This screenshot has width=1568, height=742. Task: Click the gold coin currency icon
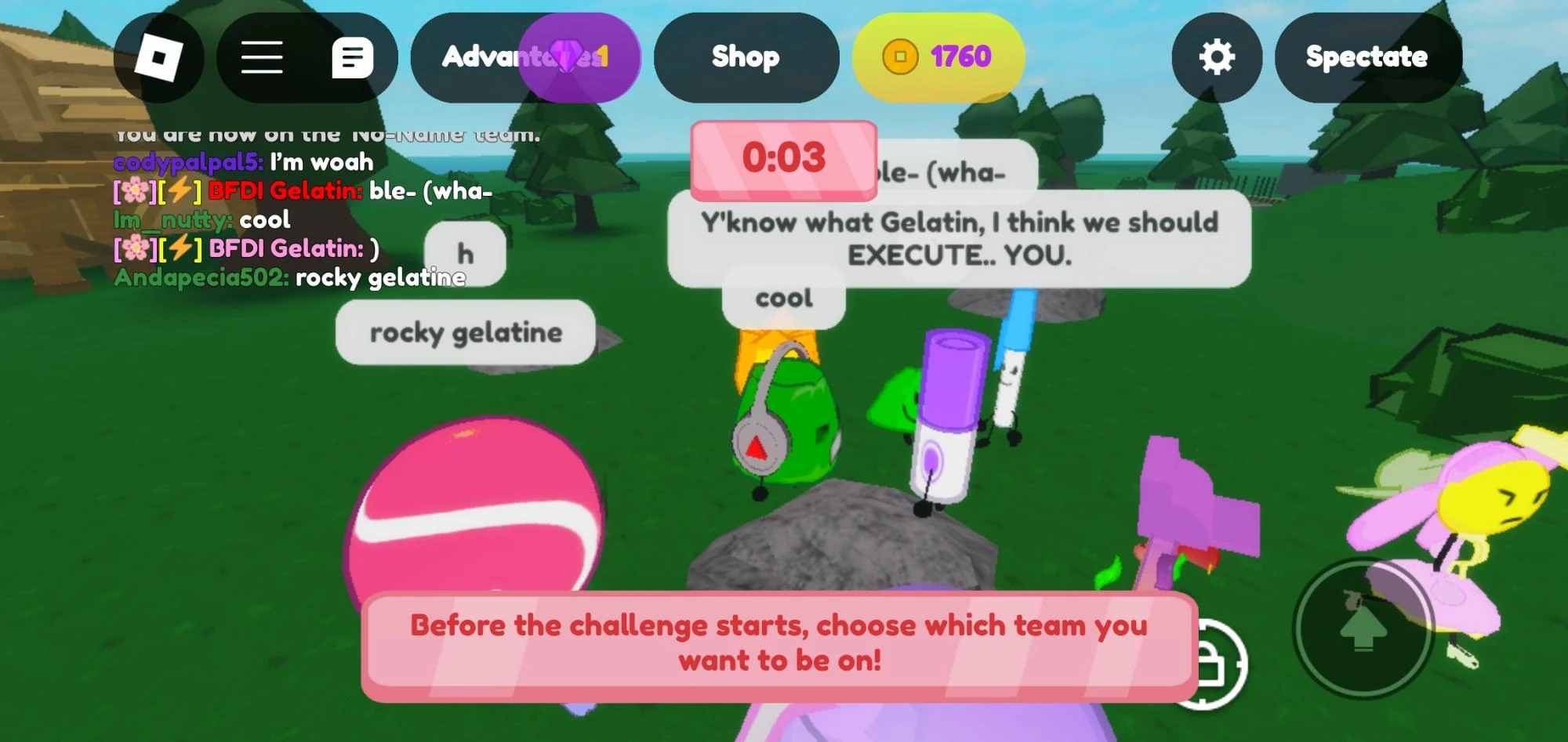(902, 57)
